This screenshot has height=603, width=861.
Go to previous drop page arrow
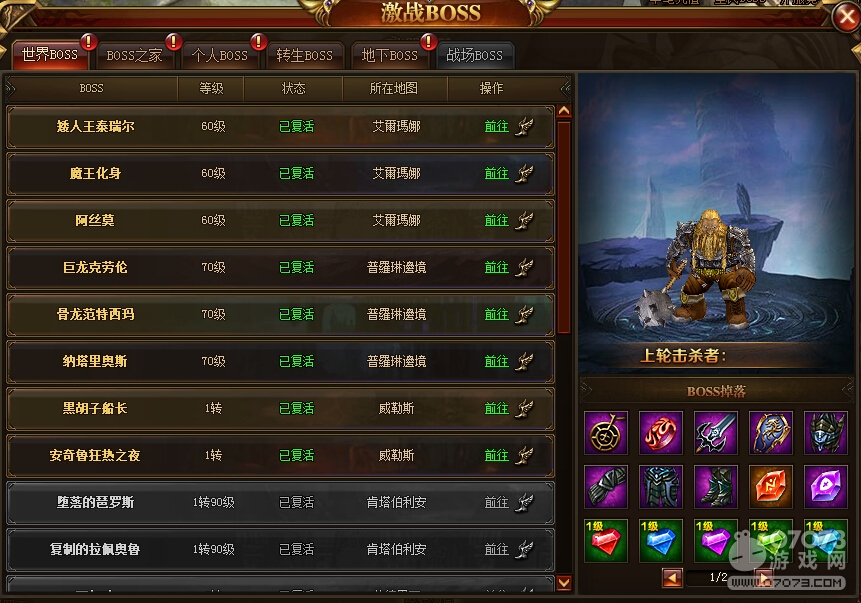click(x=672, y=578)
